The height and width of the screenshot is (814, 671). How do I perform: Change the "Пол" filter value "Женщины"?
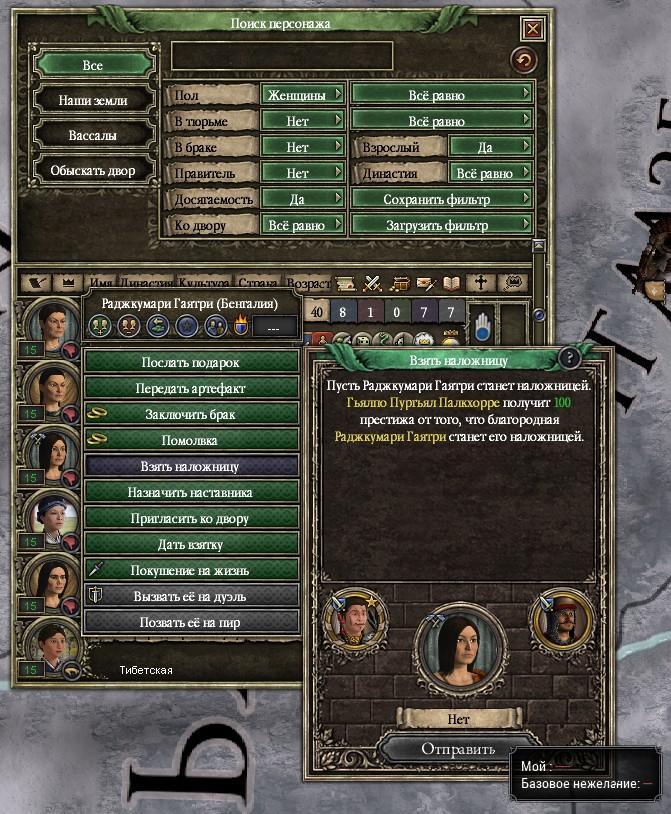tap(302, 95)
